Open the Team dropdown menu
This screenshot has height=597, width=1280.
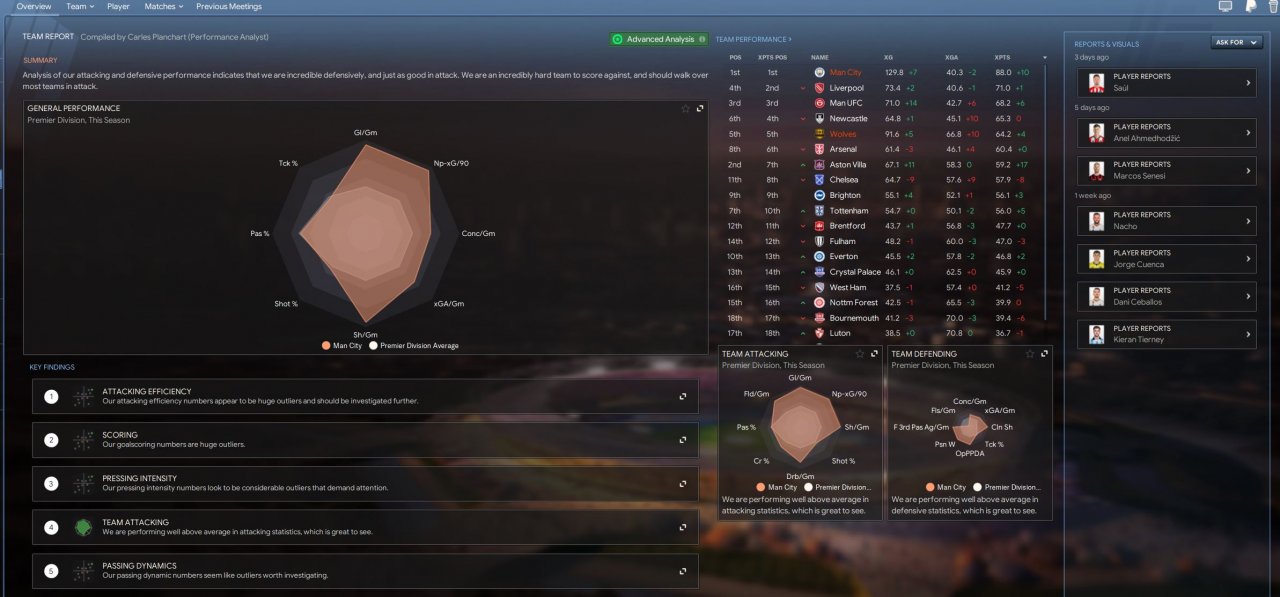pos(80,6)
